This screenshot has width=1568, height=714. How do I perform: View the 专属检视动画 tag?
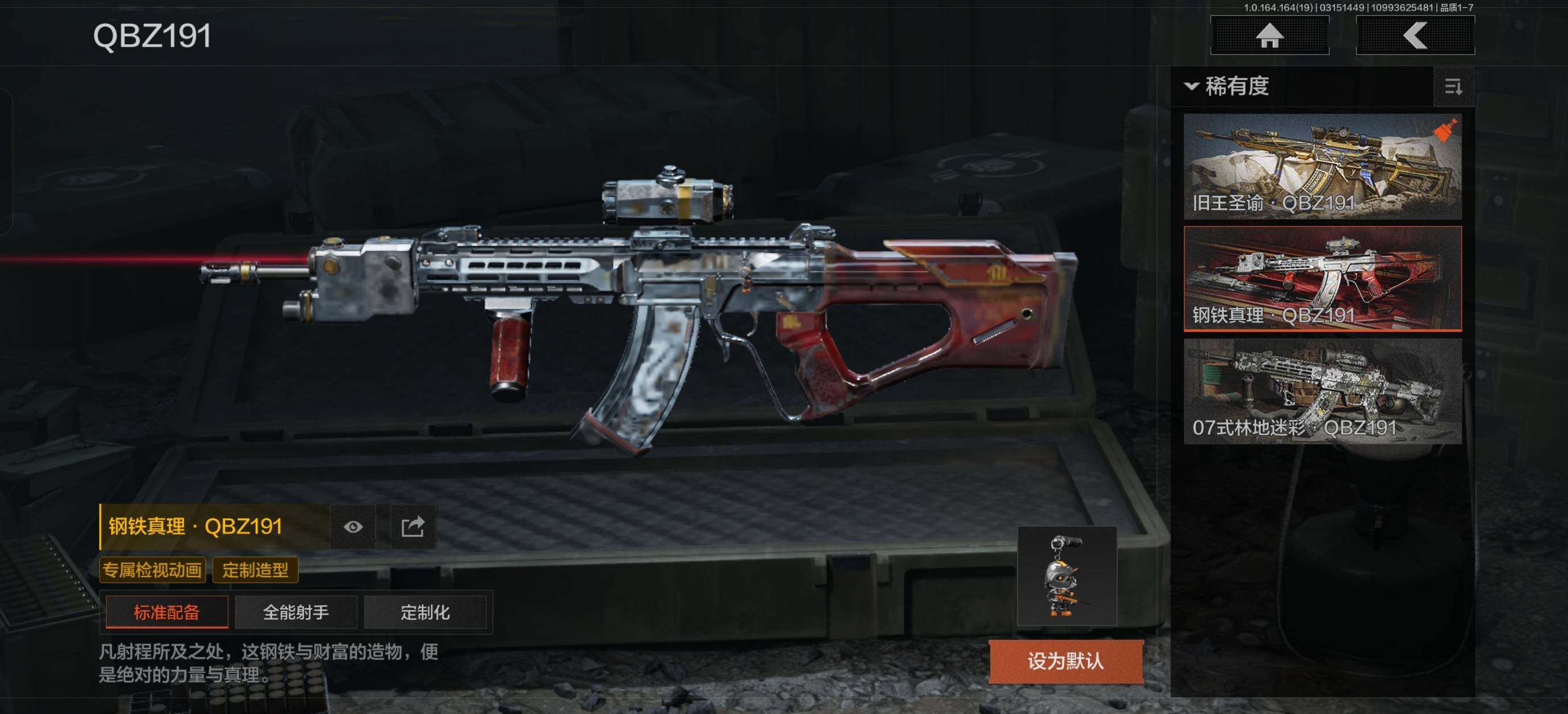point(152,570)
